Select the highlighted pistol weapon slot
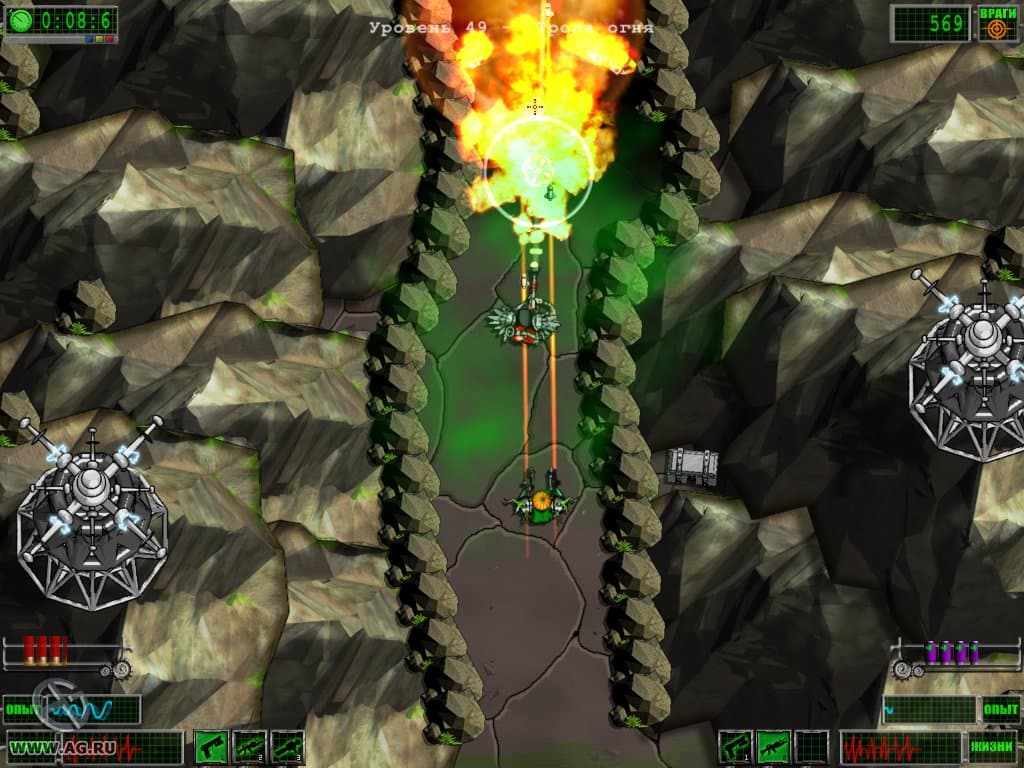The width and height of the screenshot is (1024, 768). 211,746
